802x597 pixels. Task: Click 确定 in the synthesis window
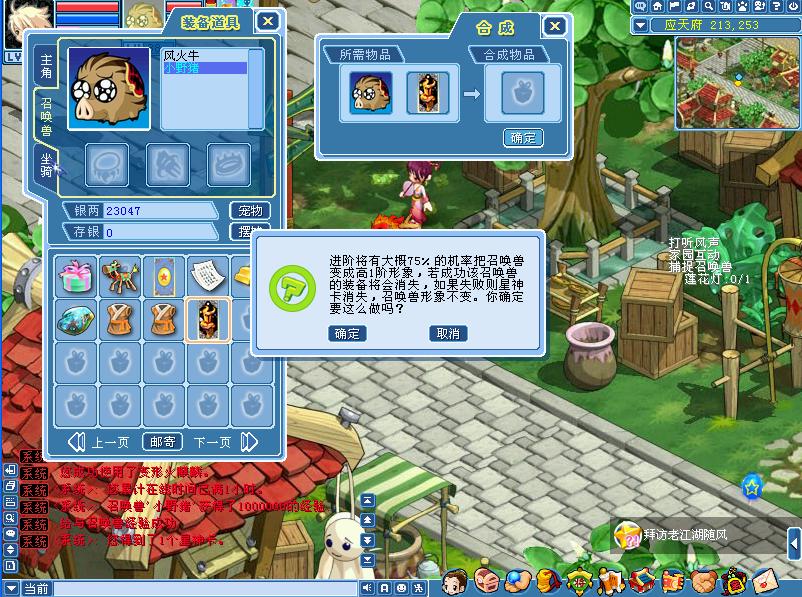pyautogui.click(x=523, y=138)
